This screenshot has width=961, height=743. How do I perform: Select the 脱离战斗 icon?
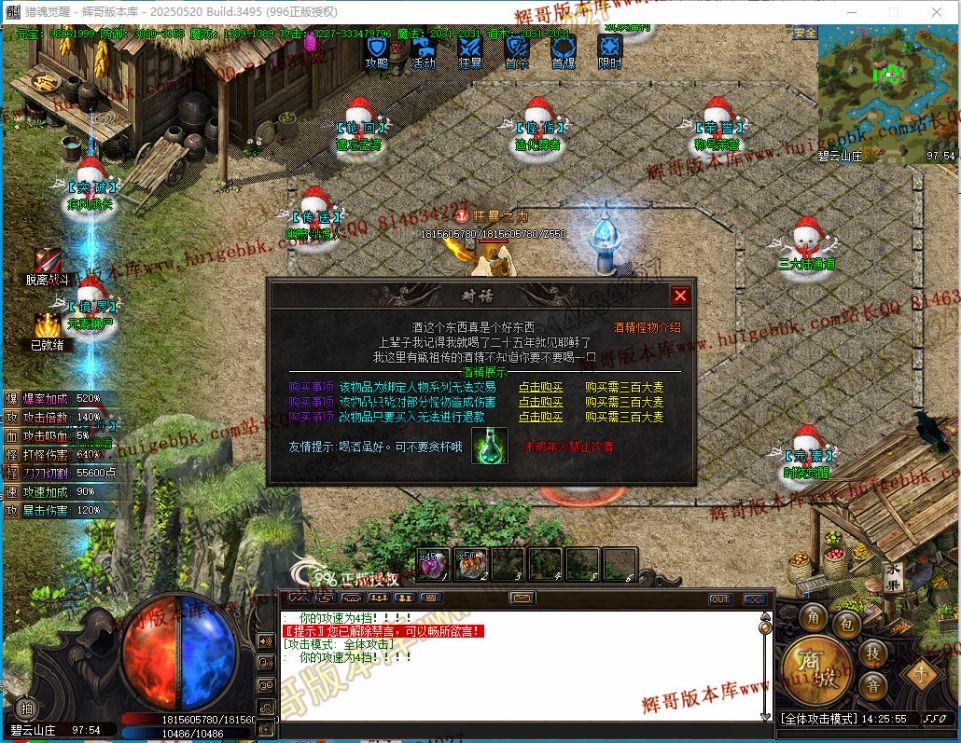48,262
